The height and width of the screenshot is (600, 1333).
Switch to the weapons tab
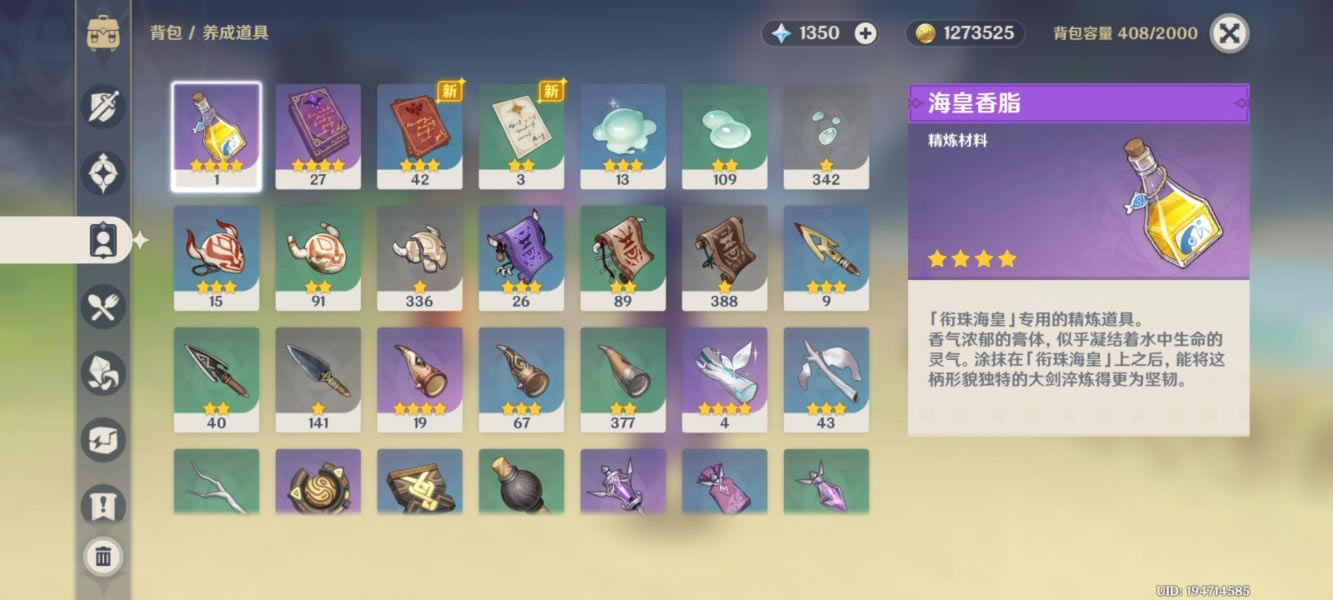[103, 106]
